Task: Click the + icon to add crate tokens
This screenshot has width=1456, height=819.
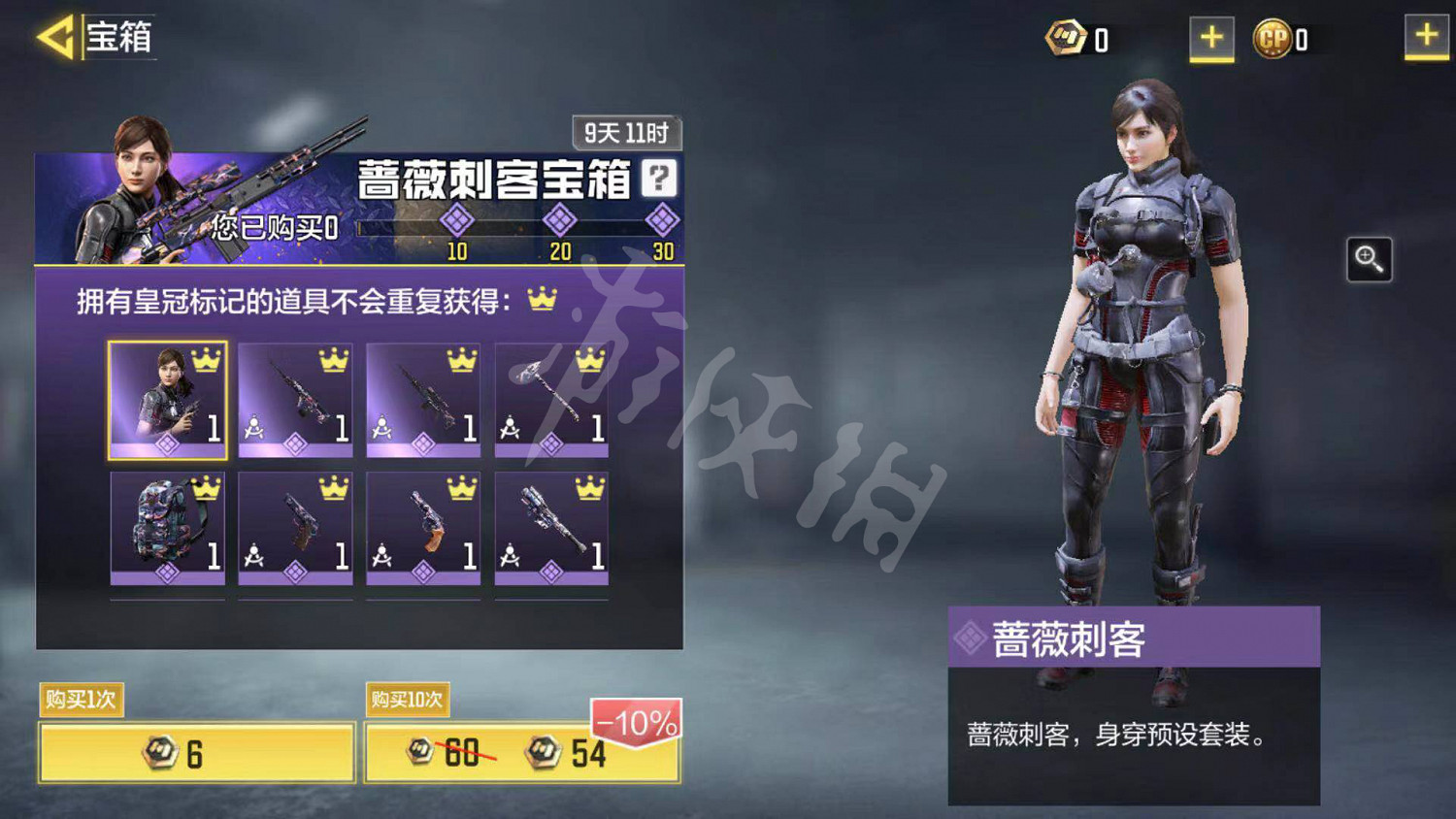Action: [1210, 39]
